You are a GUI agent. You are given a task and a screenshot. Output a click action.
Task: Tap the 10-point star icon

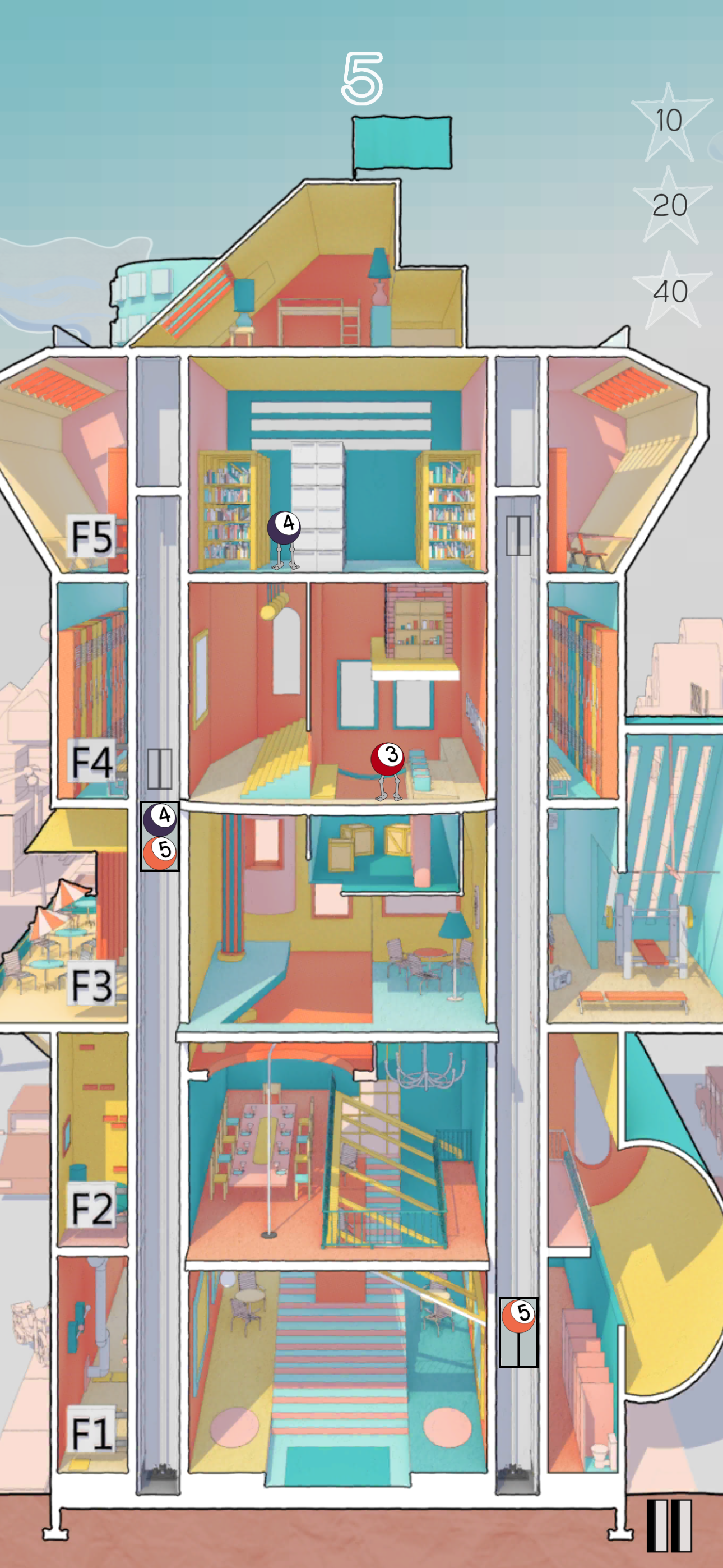(669, 121)
